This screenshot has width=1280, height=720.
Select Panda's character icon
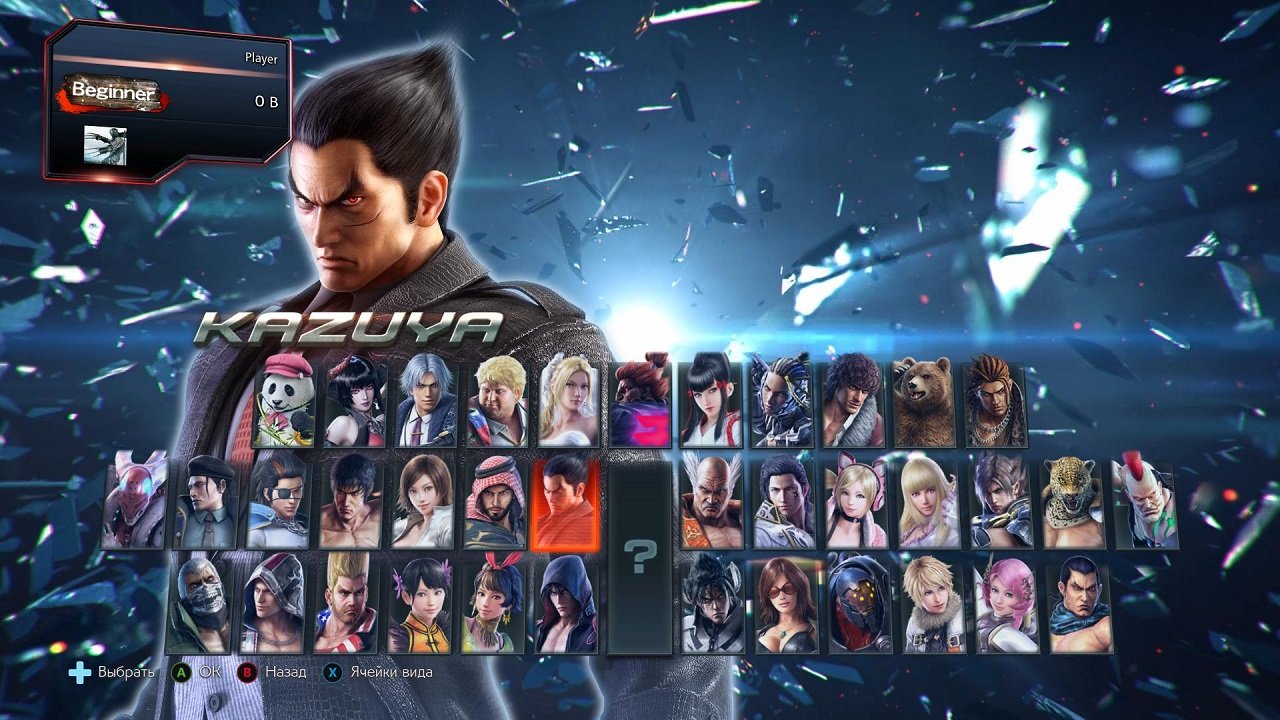(x=287, y=397)
